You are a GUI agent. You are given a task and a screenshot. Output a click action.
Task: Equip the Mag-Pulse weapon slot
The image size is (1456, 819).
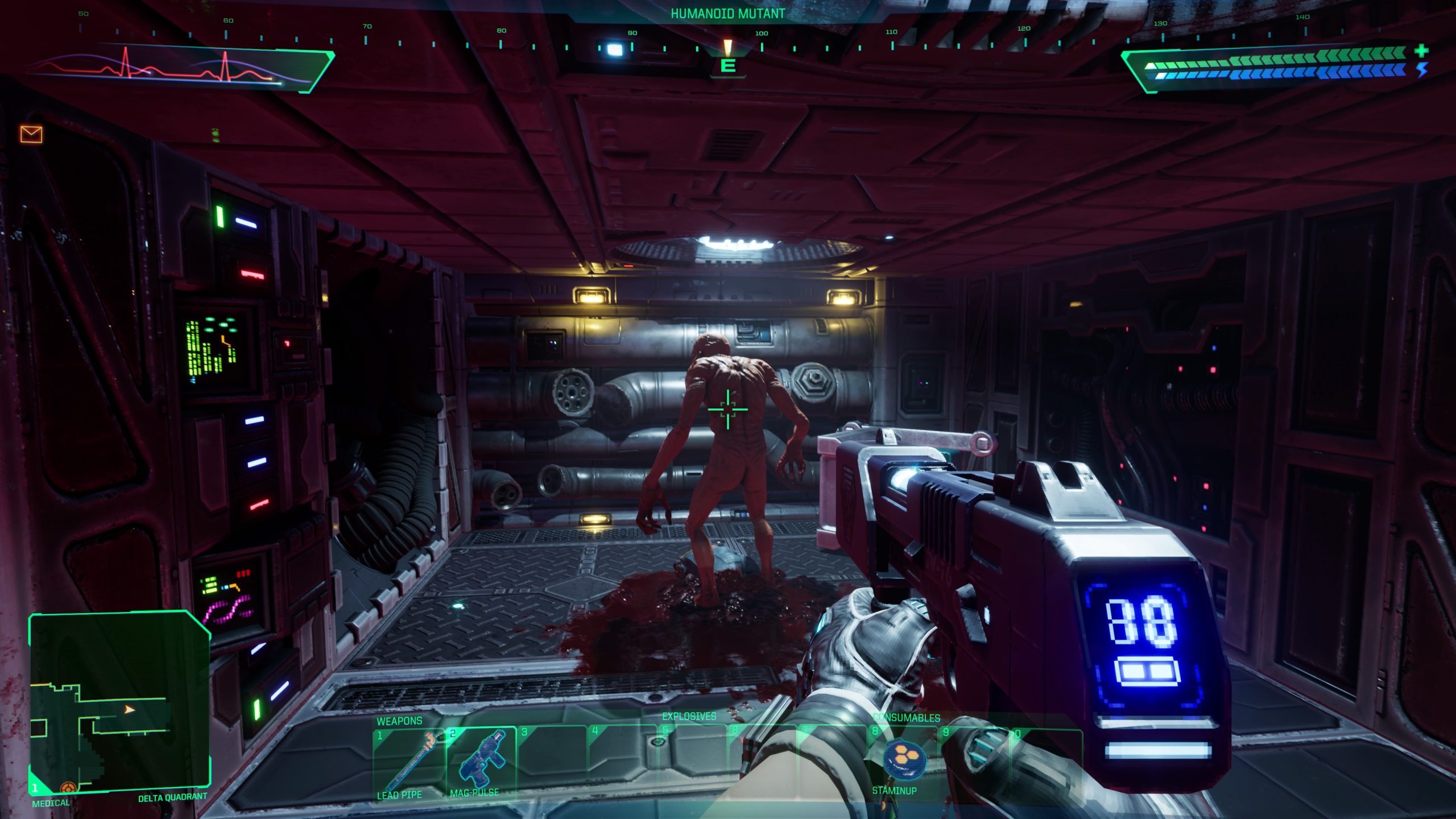click(x=481, y=761)
